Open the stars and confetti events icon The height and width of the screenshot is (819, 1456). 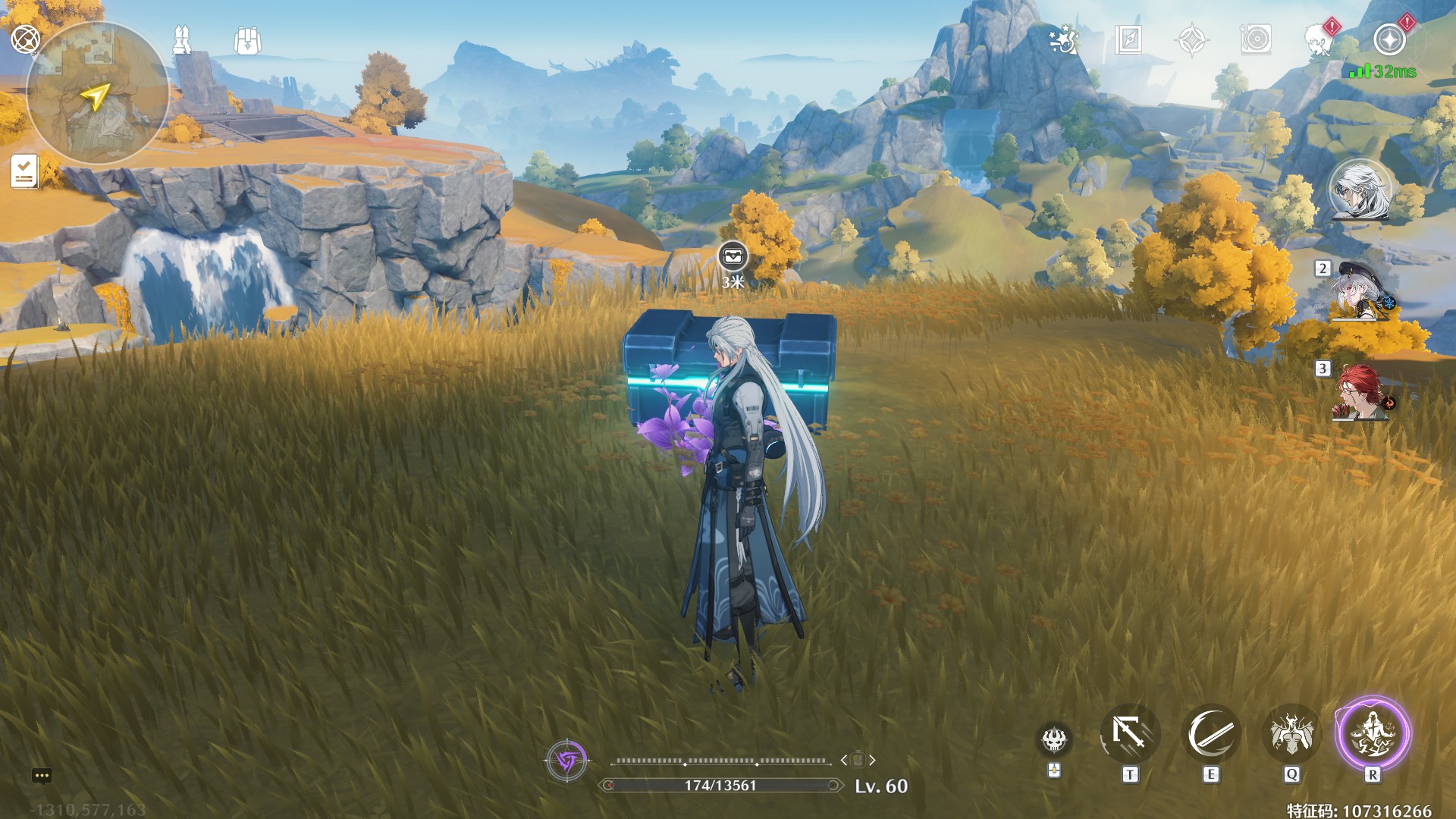click(1064, 39)
